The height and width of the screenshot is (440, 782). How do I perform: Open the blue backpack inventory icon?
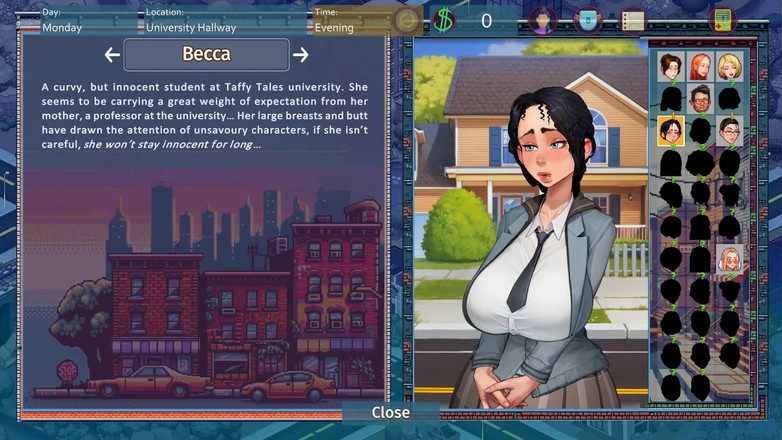(x=588, y=19)
